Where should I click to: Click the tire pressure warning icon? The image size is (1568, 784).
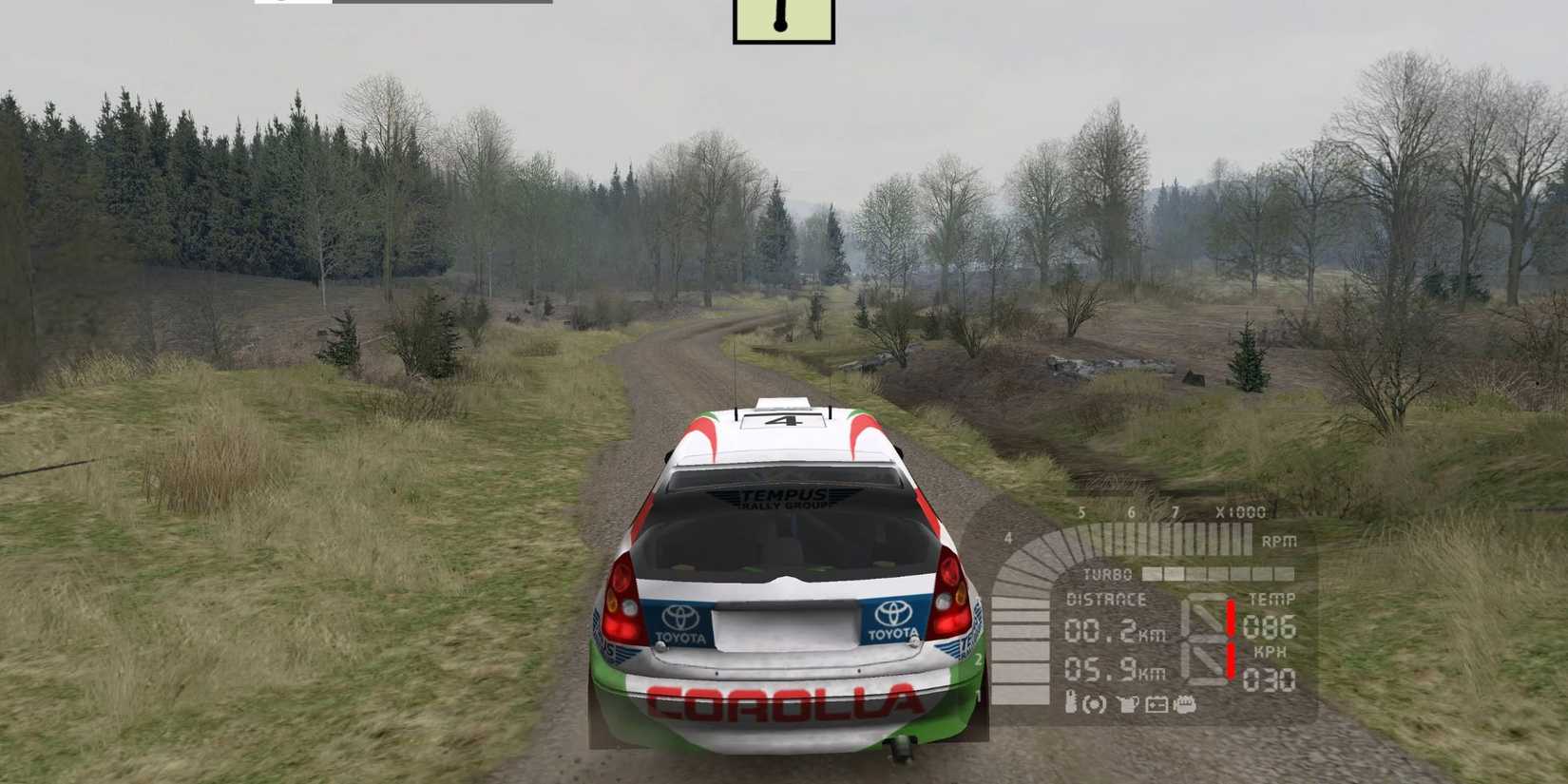pyautogui.click(x=1094, y=704)
